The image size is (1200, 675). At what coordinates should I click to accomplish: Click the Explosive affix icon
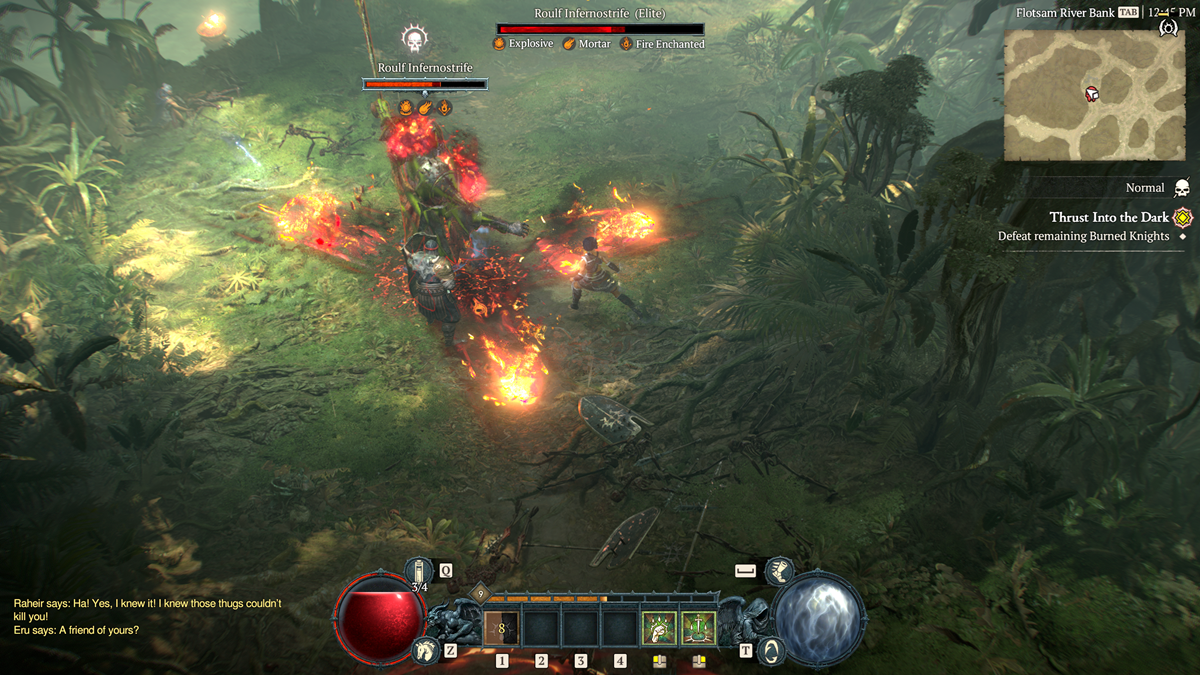tap(500, 44)
